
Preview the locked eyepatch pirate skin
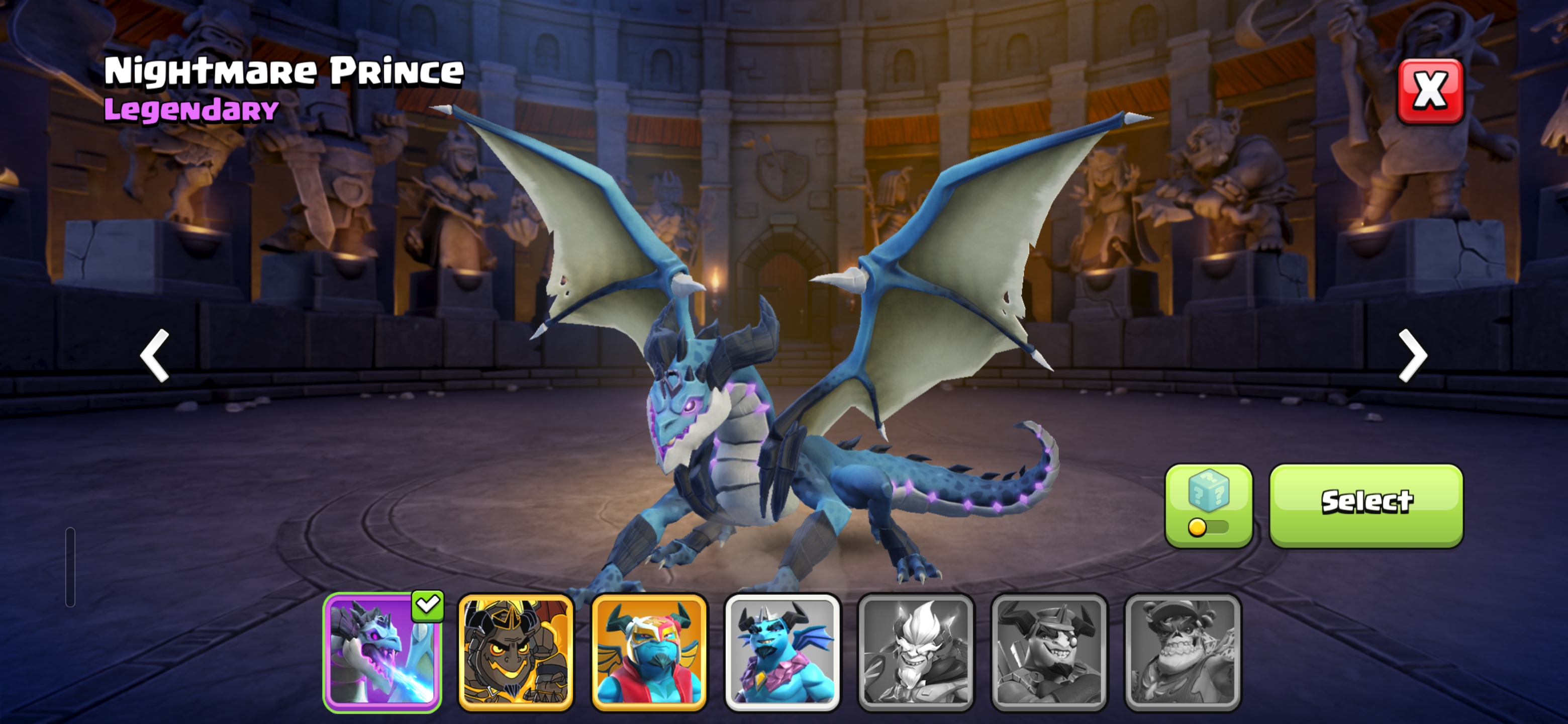[1049, 652]
